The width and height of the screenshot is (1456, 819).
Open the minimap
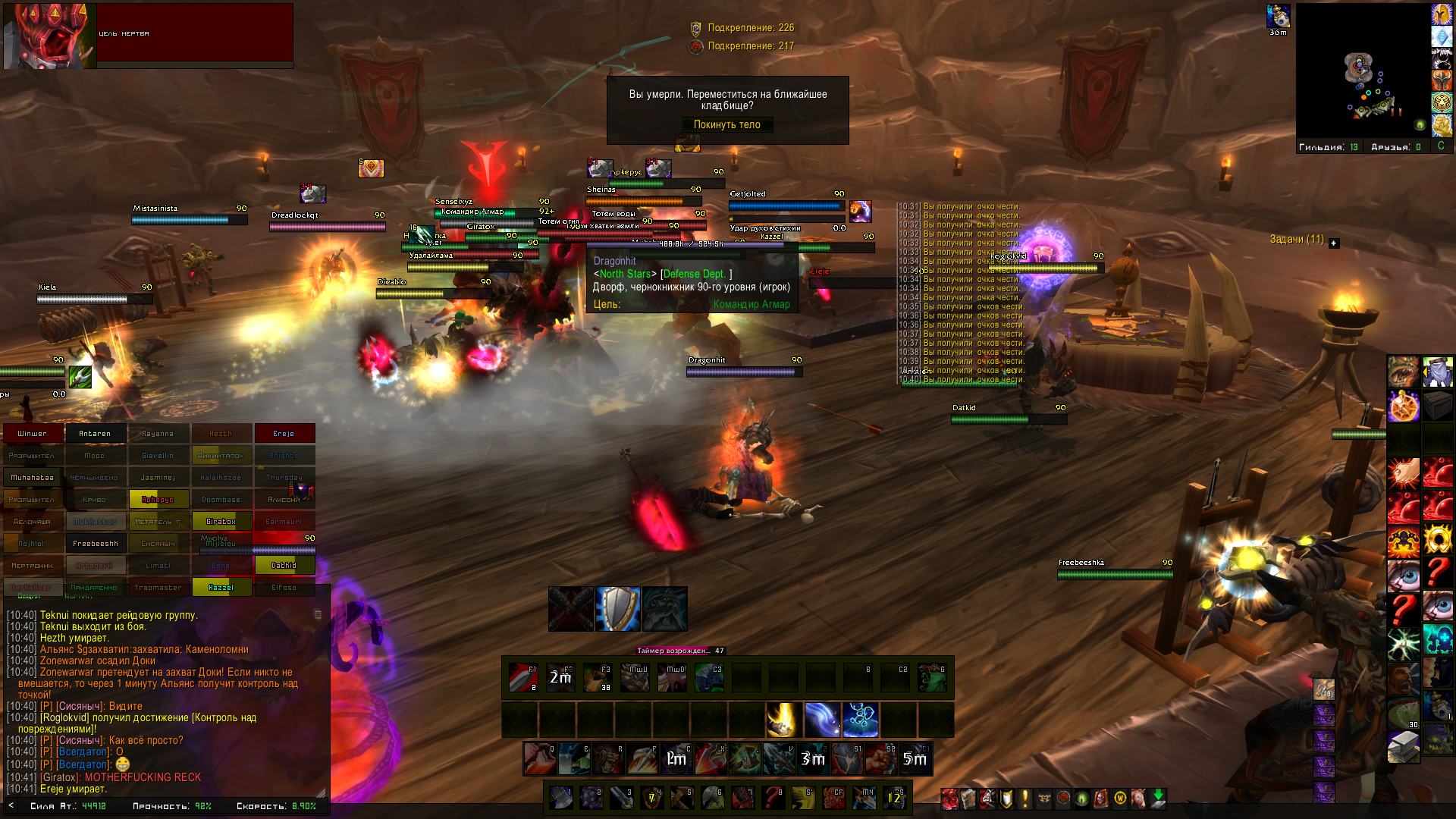pyautogui.click(x=1363, y=71)
